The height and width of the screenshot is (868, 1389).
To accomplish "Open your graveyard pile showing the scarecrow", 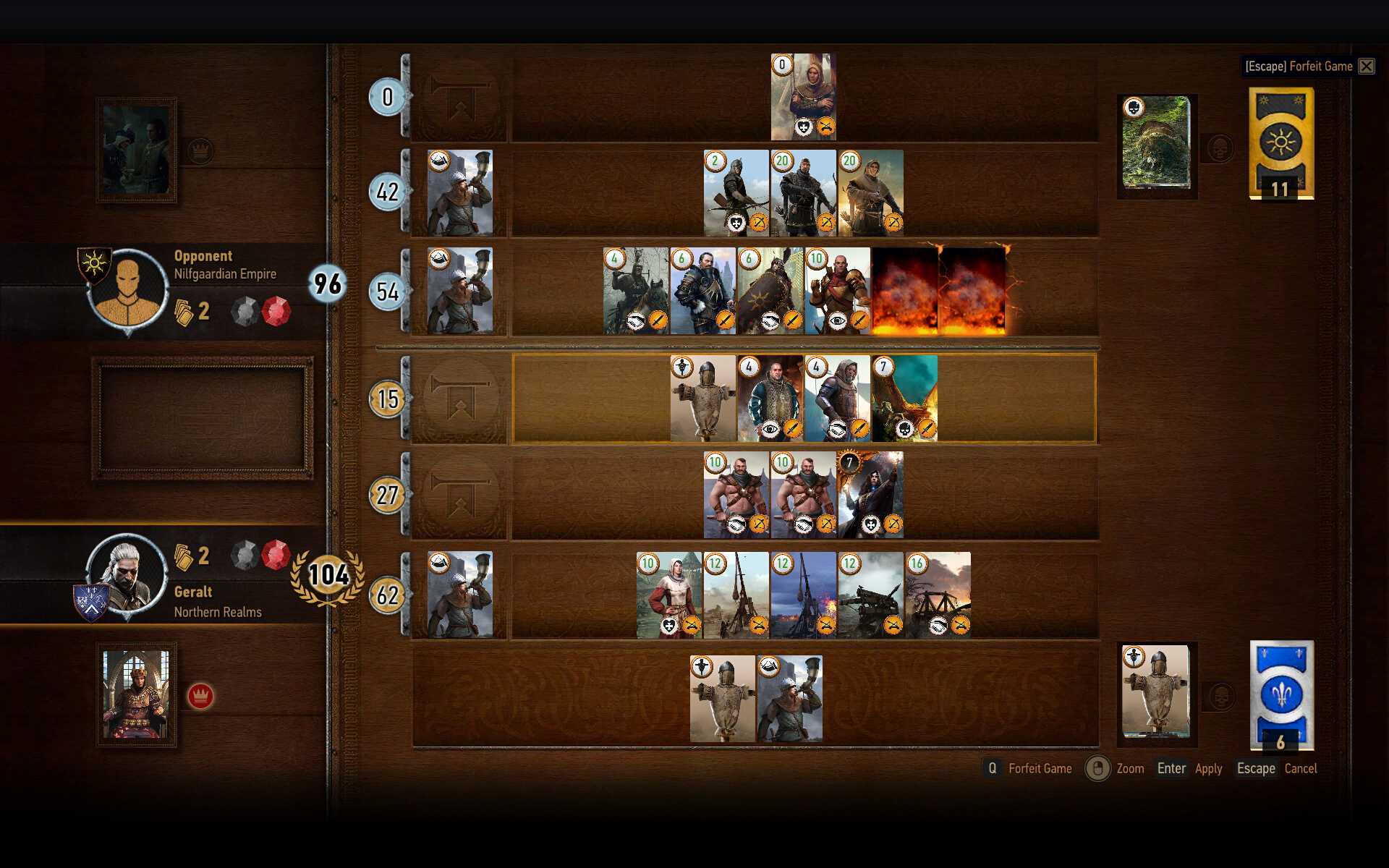I will point(1156,693).
